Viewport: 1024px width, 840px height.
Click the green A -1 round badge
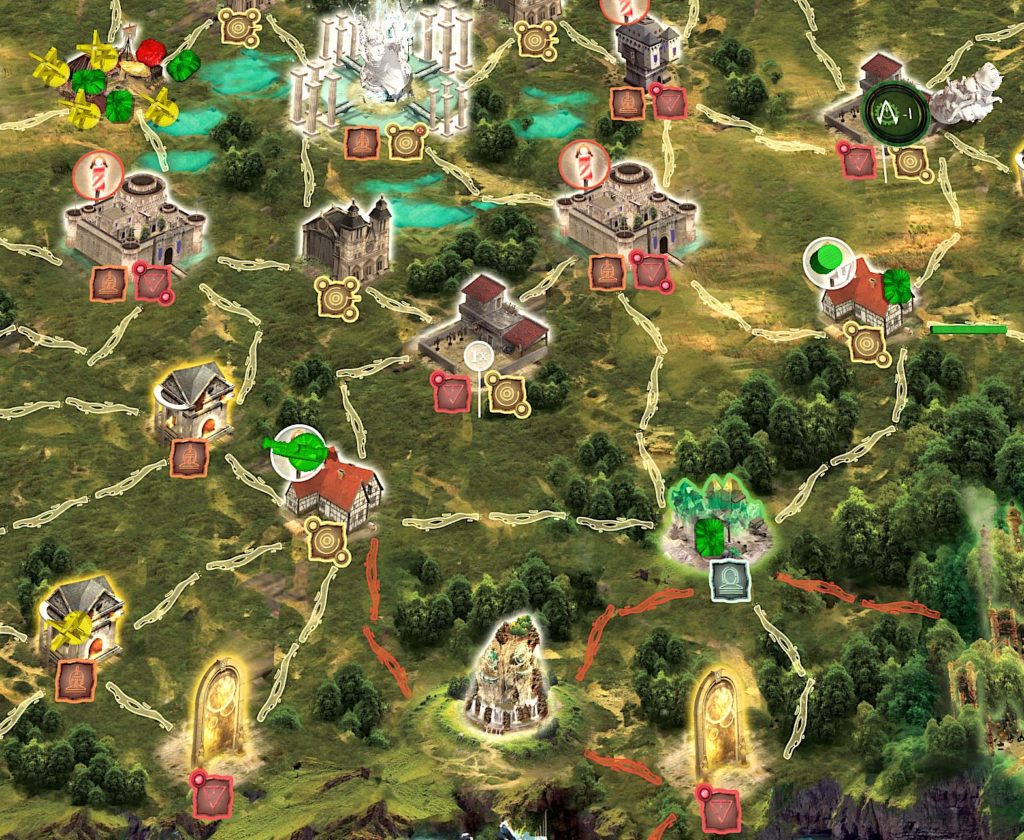coord(895,112)
